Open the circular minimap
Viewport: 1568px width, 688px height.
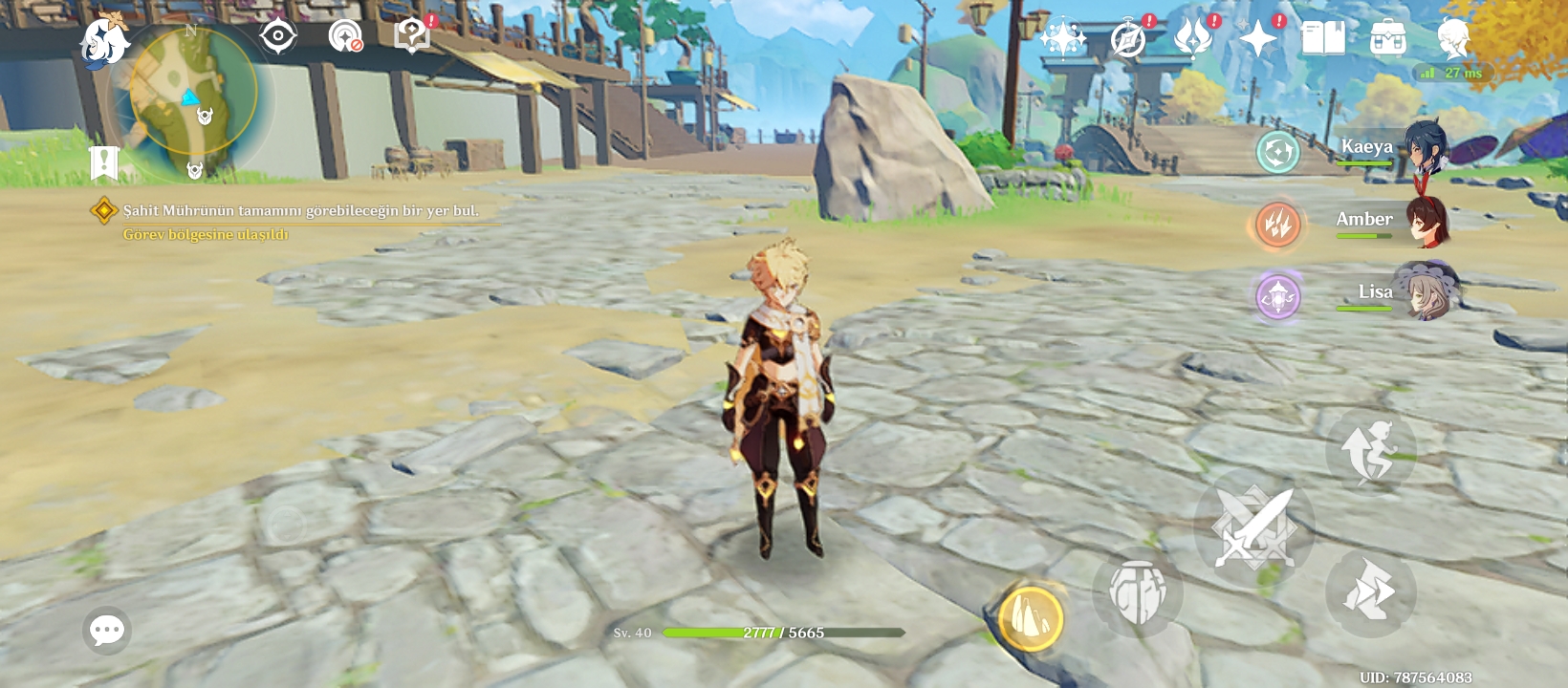click(x=193, y=93)
